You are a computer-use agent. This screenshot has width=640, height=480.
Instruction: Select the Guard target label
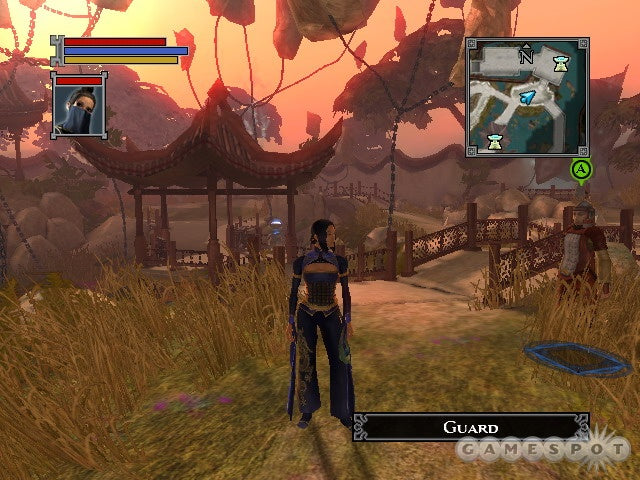pos(471,427)
